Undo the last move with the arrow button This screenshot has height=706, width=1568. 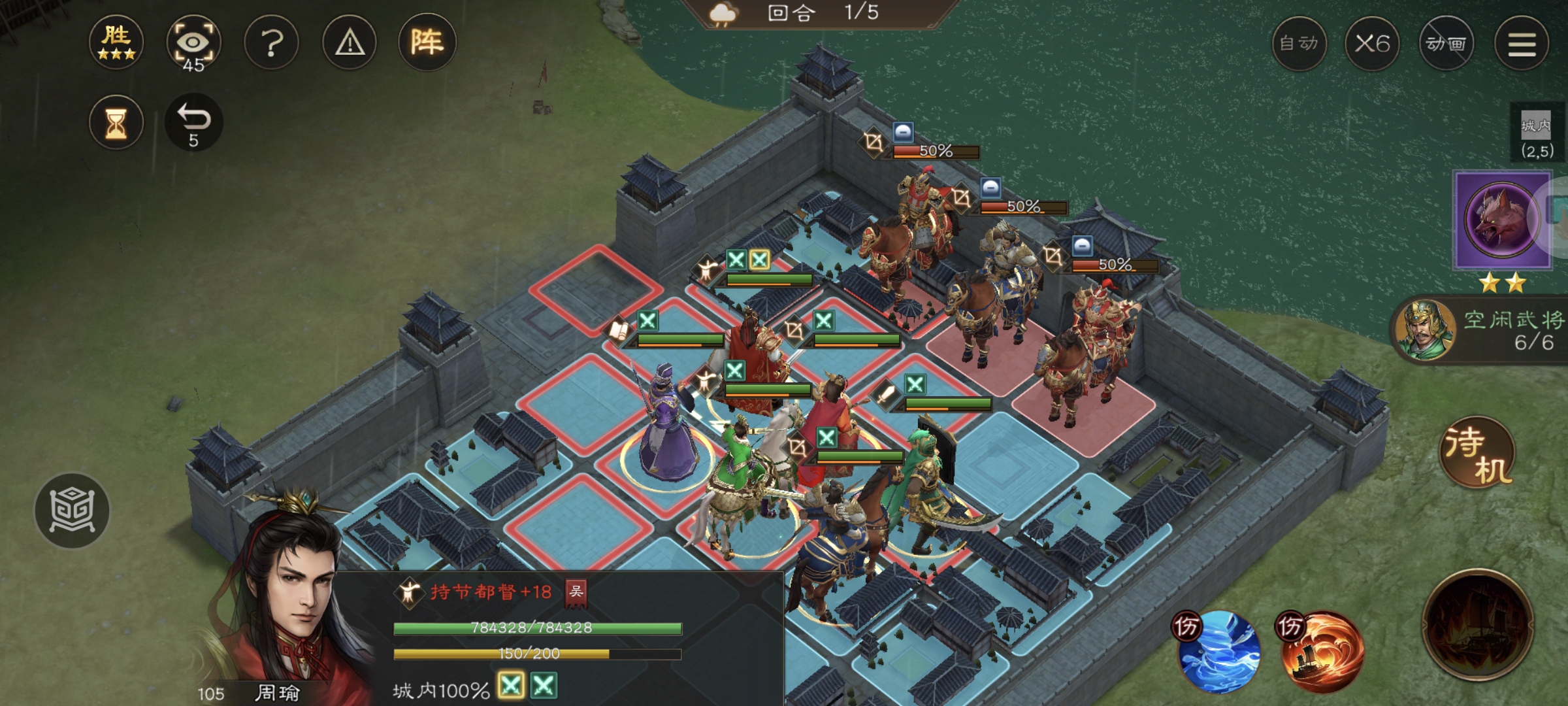[193, 123]
